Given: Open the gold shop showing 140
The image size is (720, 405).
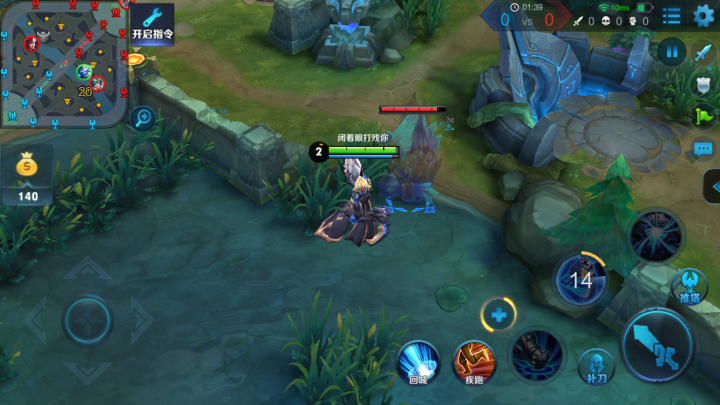Looking at the screenshot, I should 27,179.
